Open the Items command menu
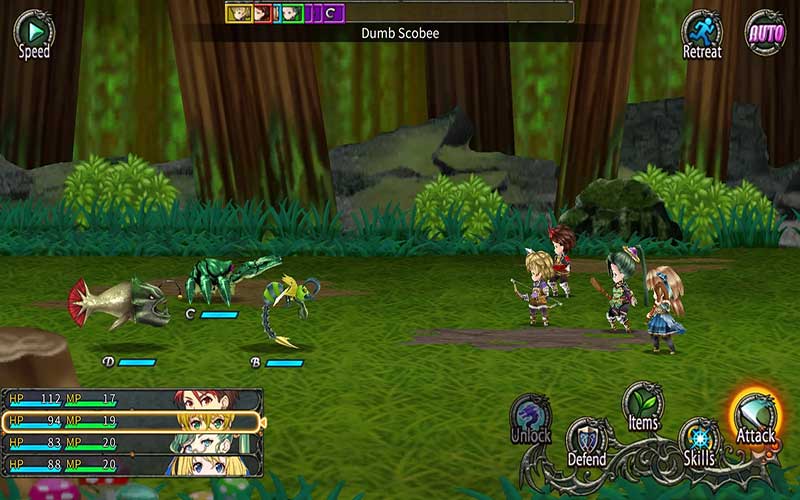The width and height of the screenshot is (800, 500). point(642,406)
